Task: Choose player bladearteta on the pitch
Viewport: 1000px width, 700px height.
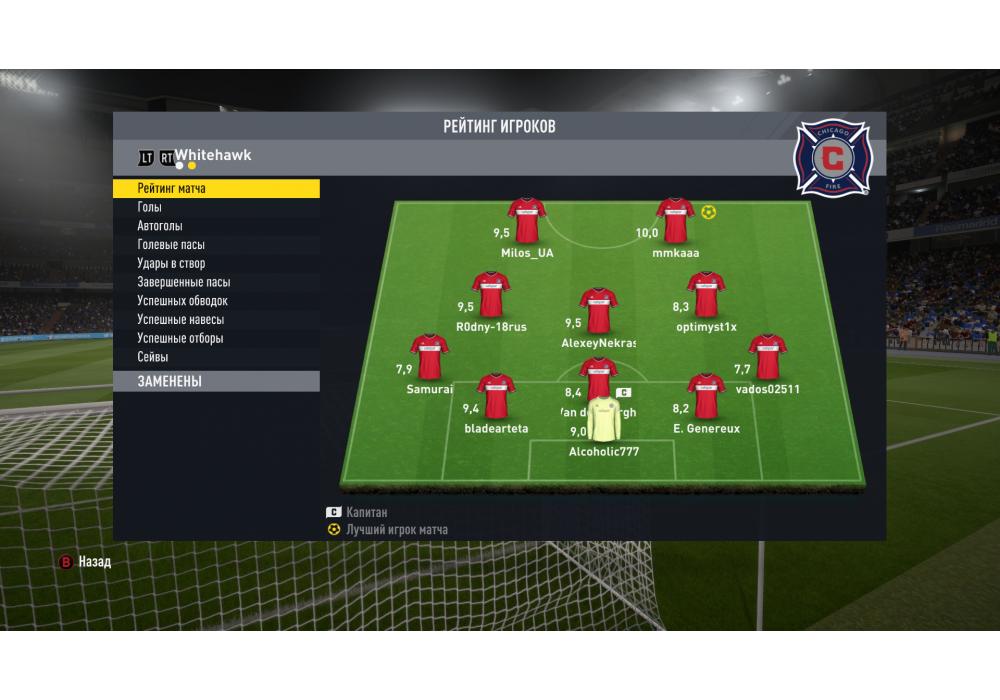Action: pyautogui.click(x=496, y=397)
